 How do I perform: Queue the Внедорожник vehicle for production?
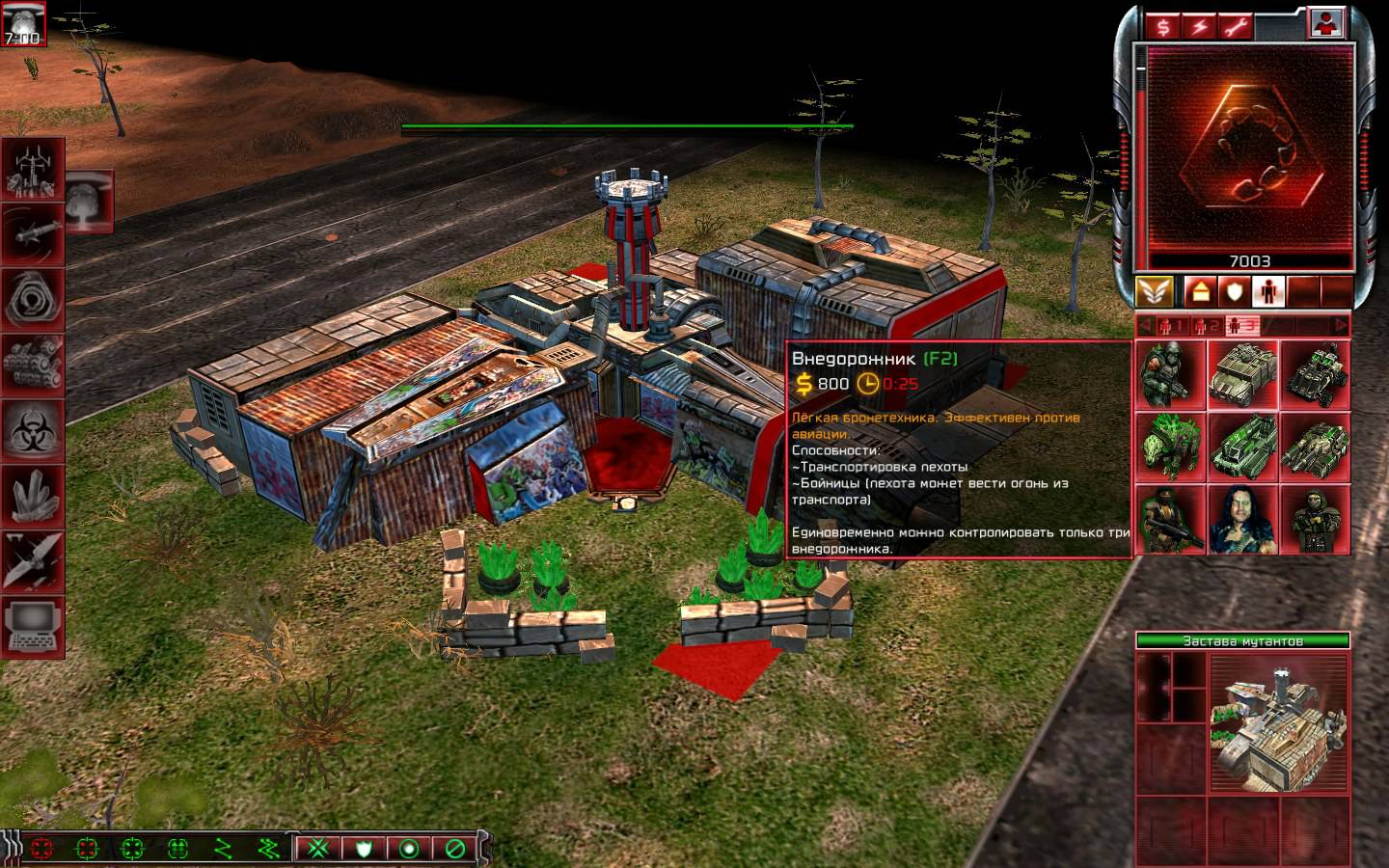pos(1242,375)
